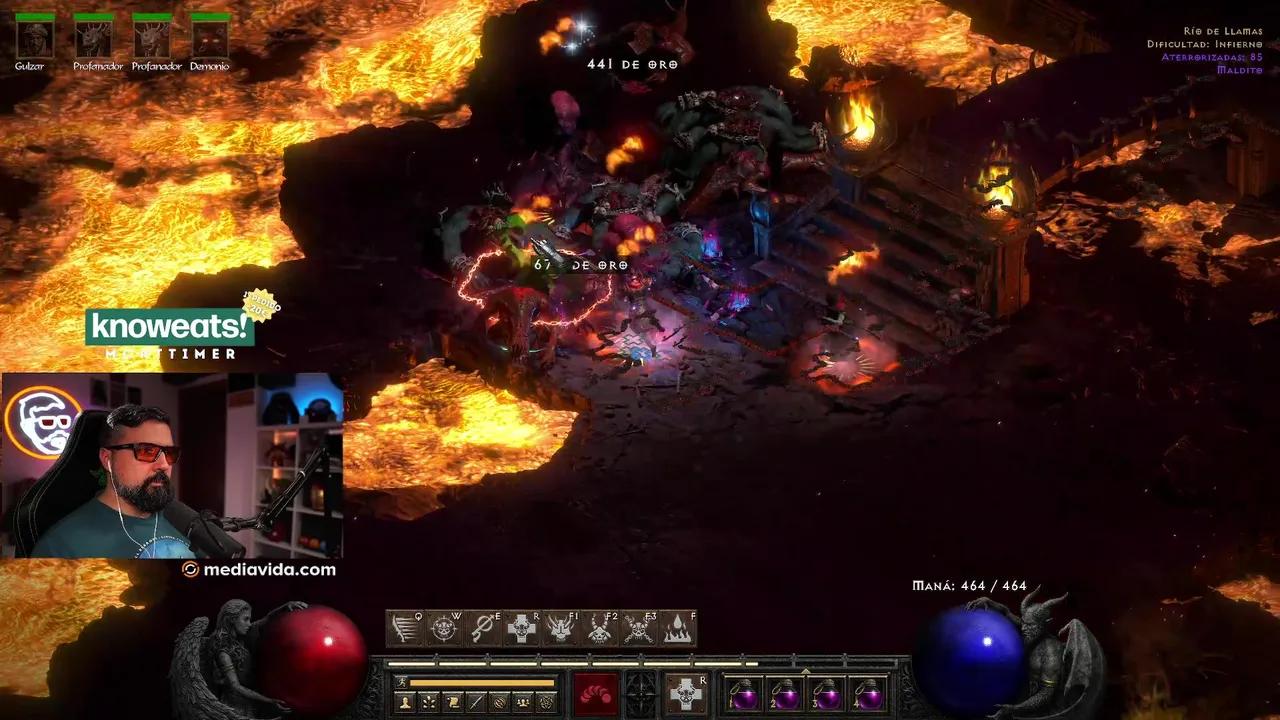Activate the F flame droplet skill
This screenshot has width=1280, height=720.
pos(679,628)
